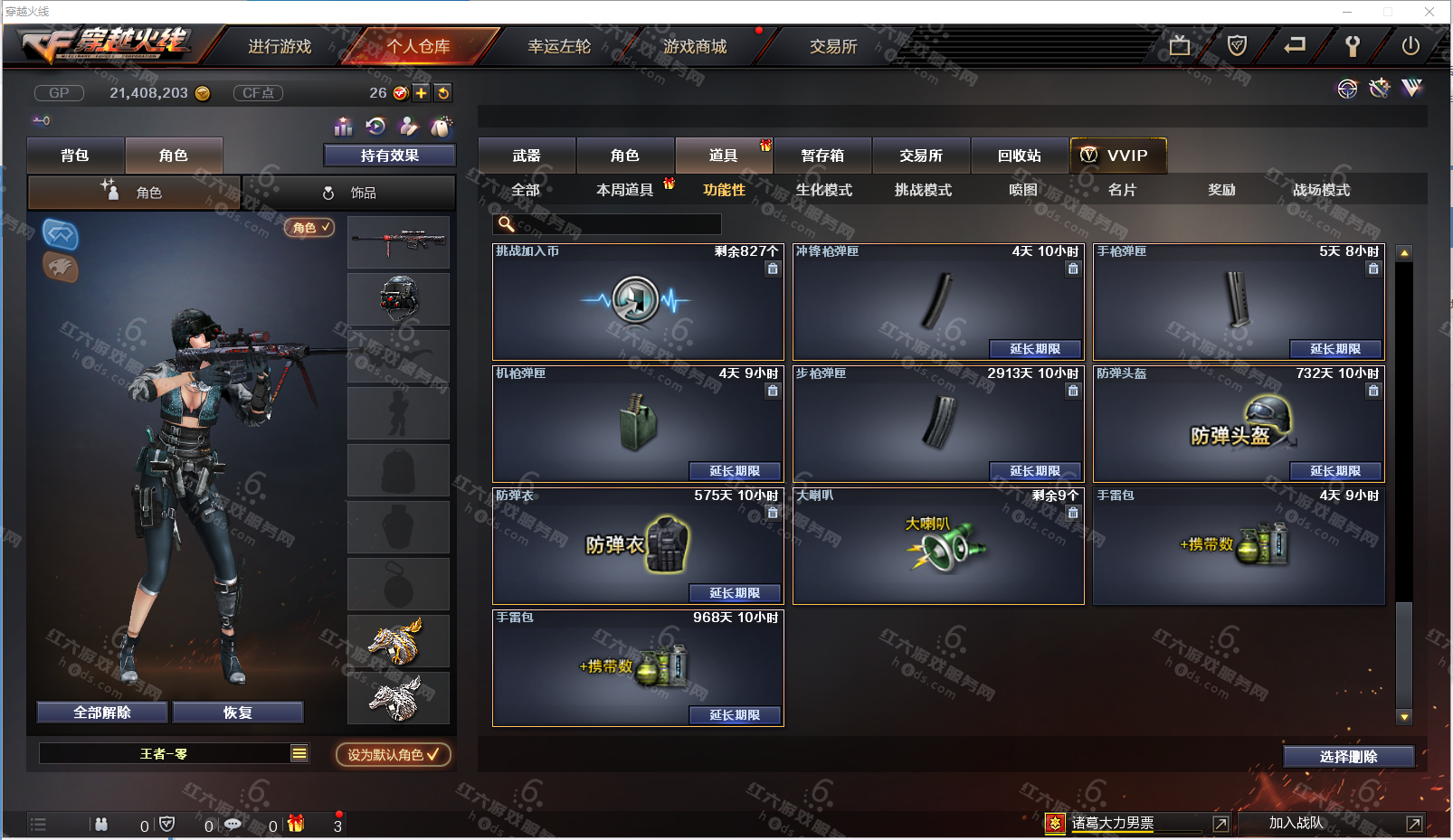
Task: Extend duration of the 防弹头盔 item
Action: click(x=1335, y=471)
